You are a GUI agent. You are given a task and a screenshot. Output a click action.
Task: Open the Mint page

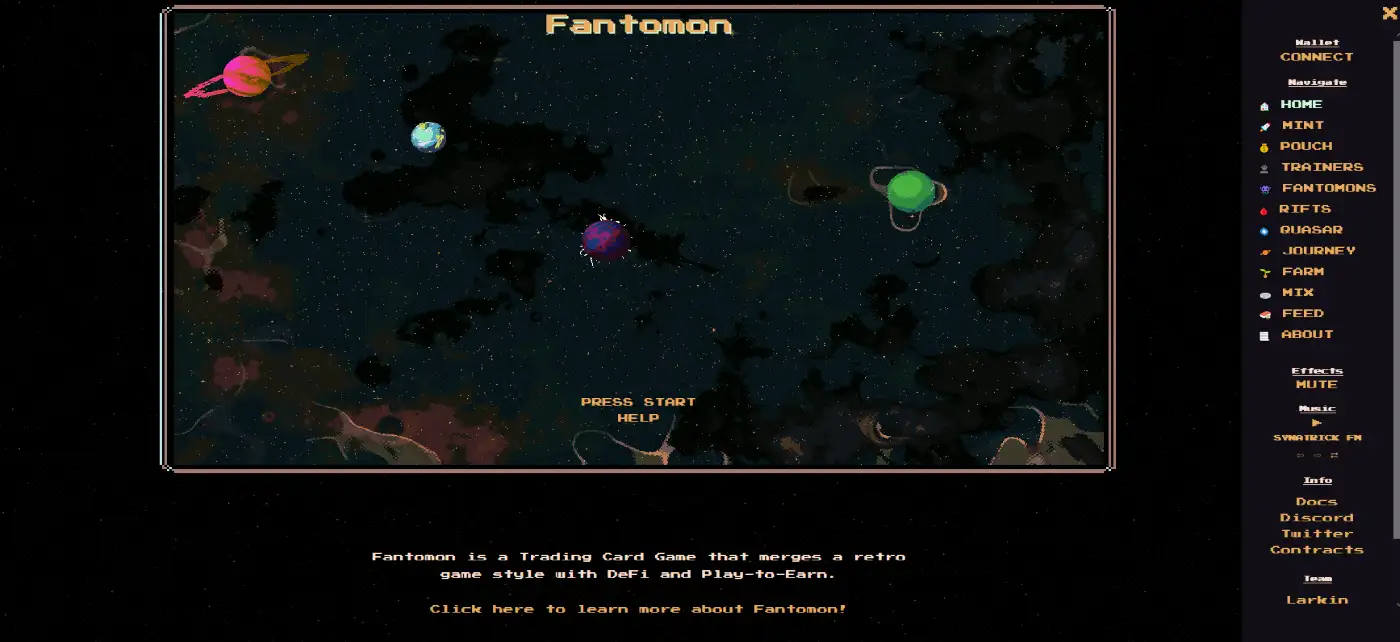click(x=1302, y=125)
